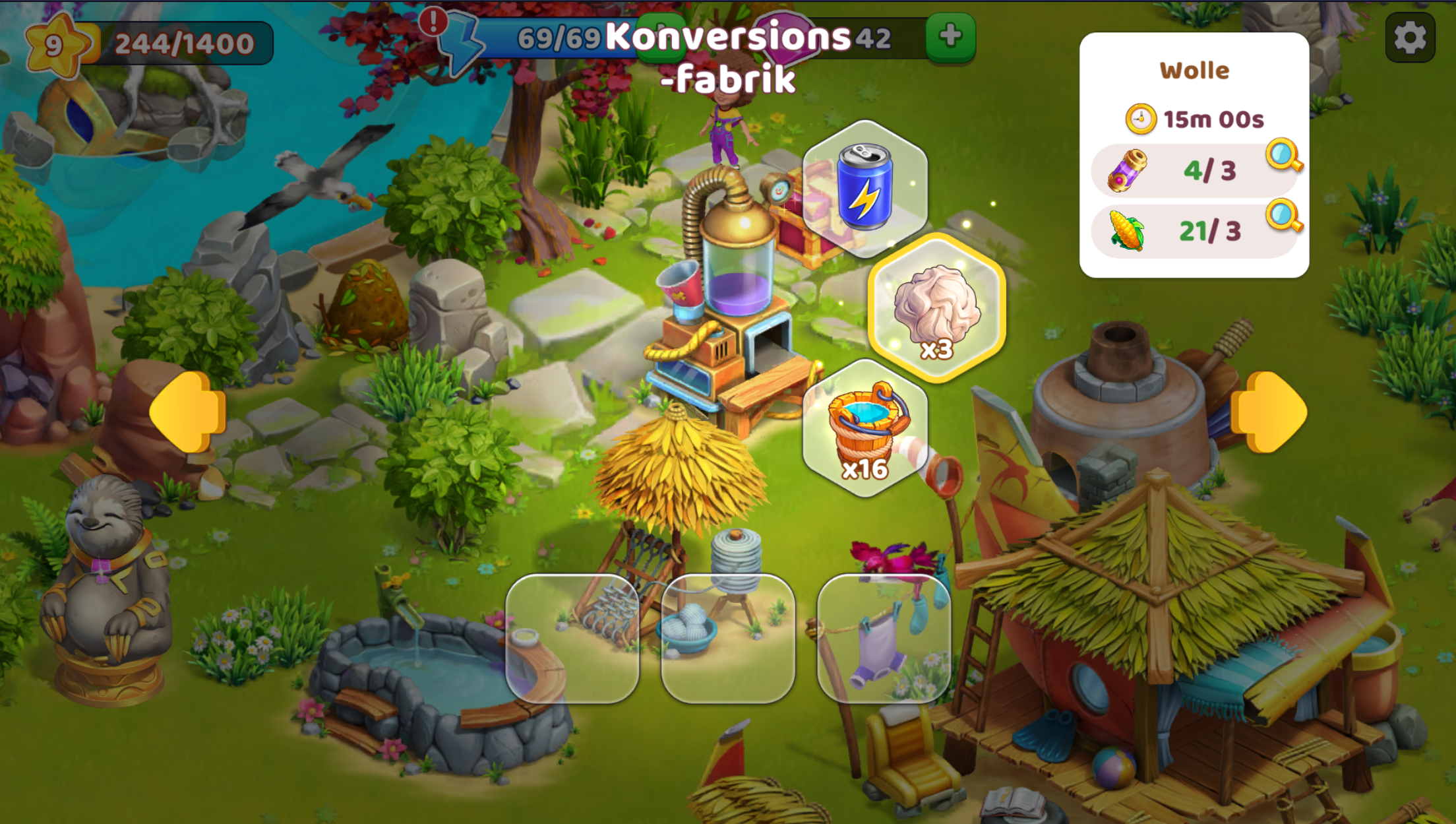The image size is (1456, 824).
Task: Select the water bucket x16 recipe
Action: tap(865, 429)
